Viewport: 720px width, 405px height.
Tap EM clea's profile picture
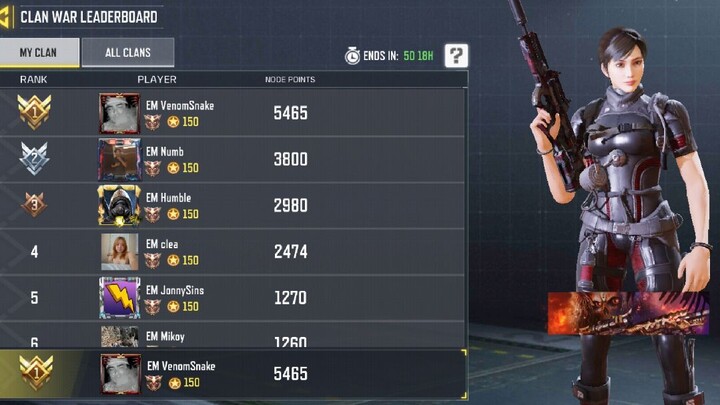[x=119, y=251]
